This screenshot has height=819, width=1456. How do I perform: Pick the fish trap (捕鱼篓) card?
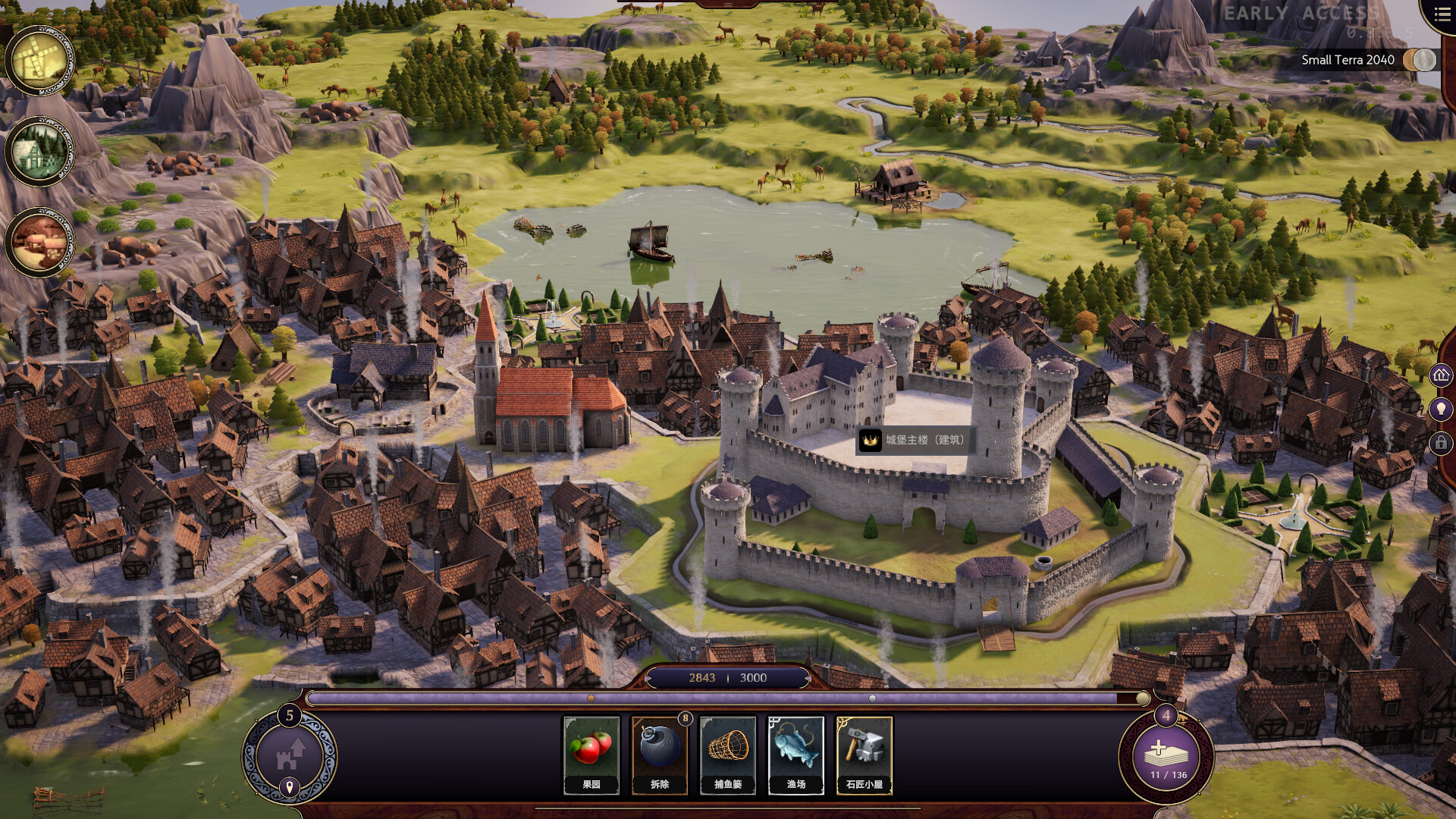728,755
